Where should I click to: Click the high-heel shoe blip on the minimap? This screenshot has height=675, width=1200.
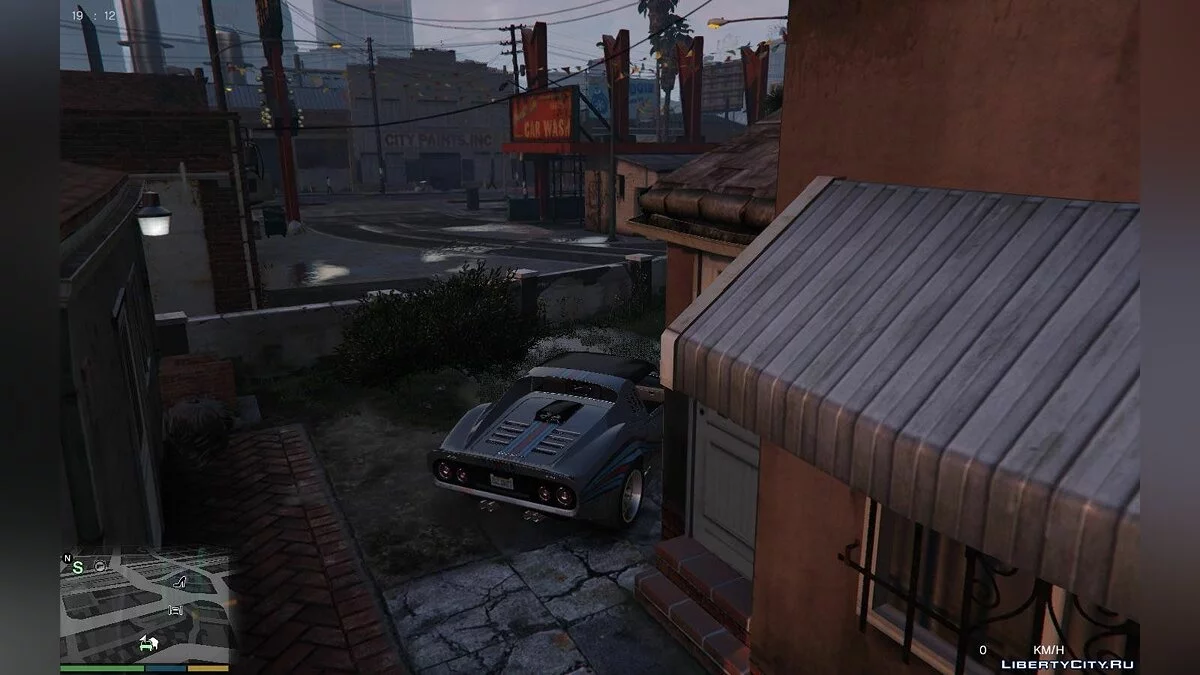pyautogui.click(x=181, y=581)
